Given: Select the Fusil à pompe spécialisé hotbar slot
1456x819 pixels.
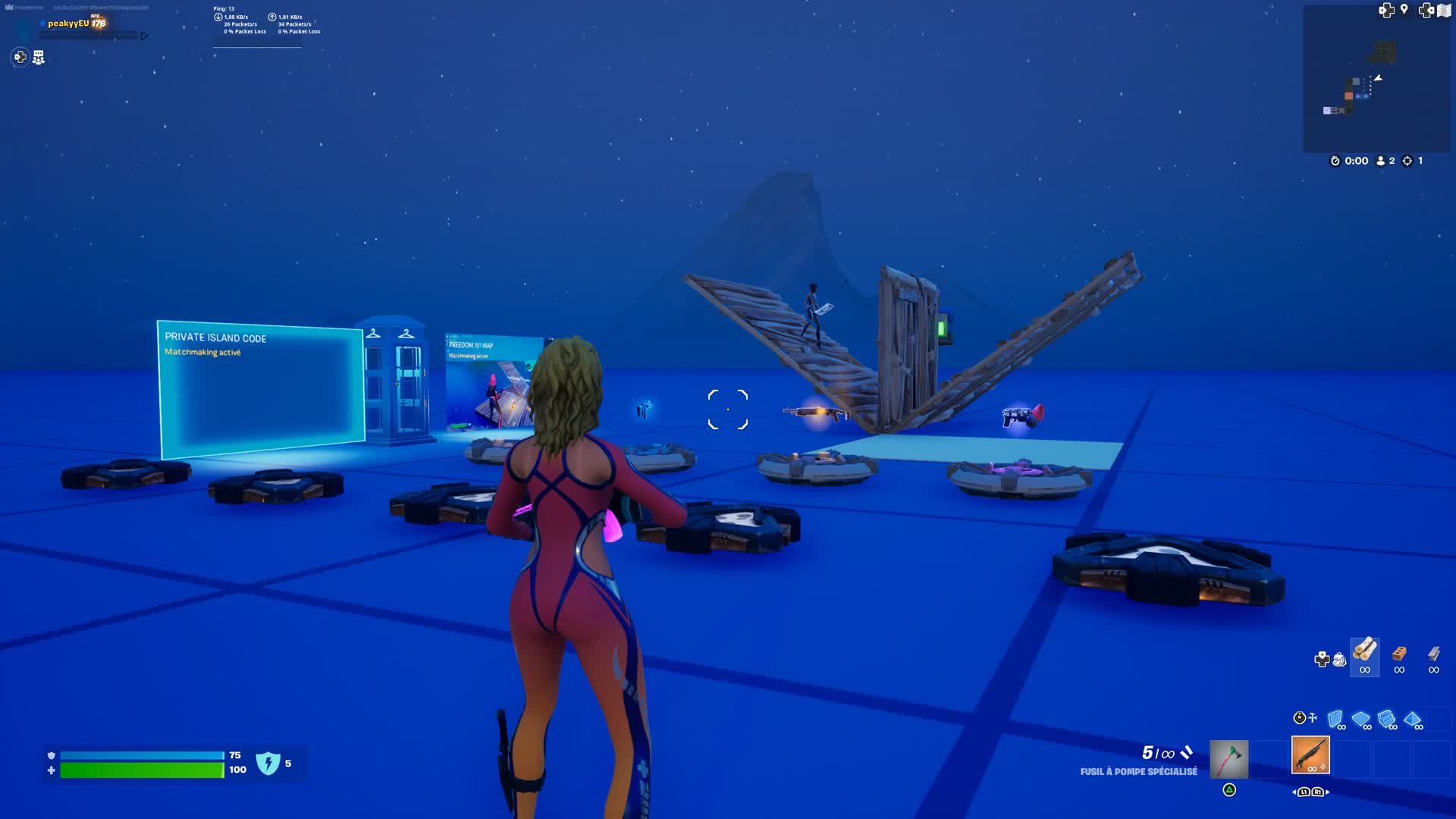Looking at the screenshot, I should [1311, 755].
